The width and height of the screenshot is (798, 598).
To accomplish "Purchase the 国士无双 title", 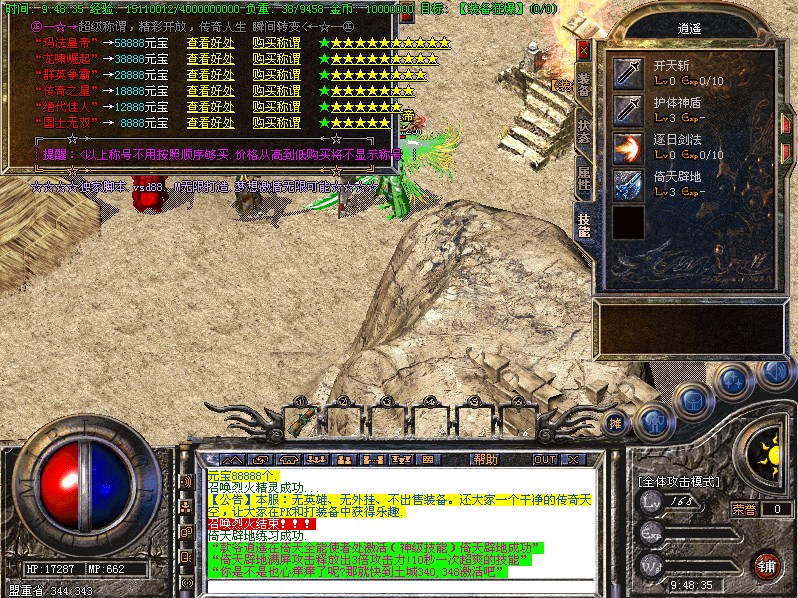I will (276, 123).
